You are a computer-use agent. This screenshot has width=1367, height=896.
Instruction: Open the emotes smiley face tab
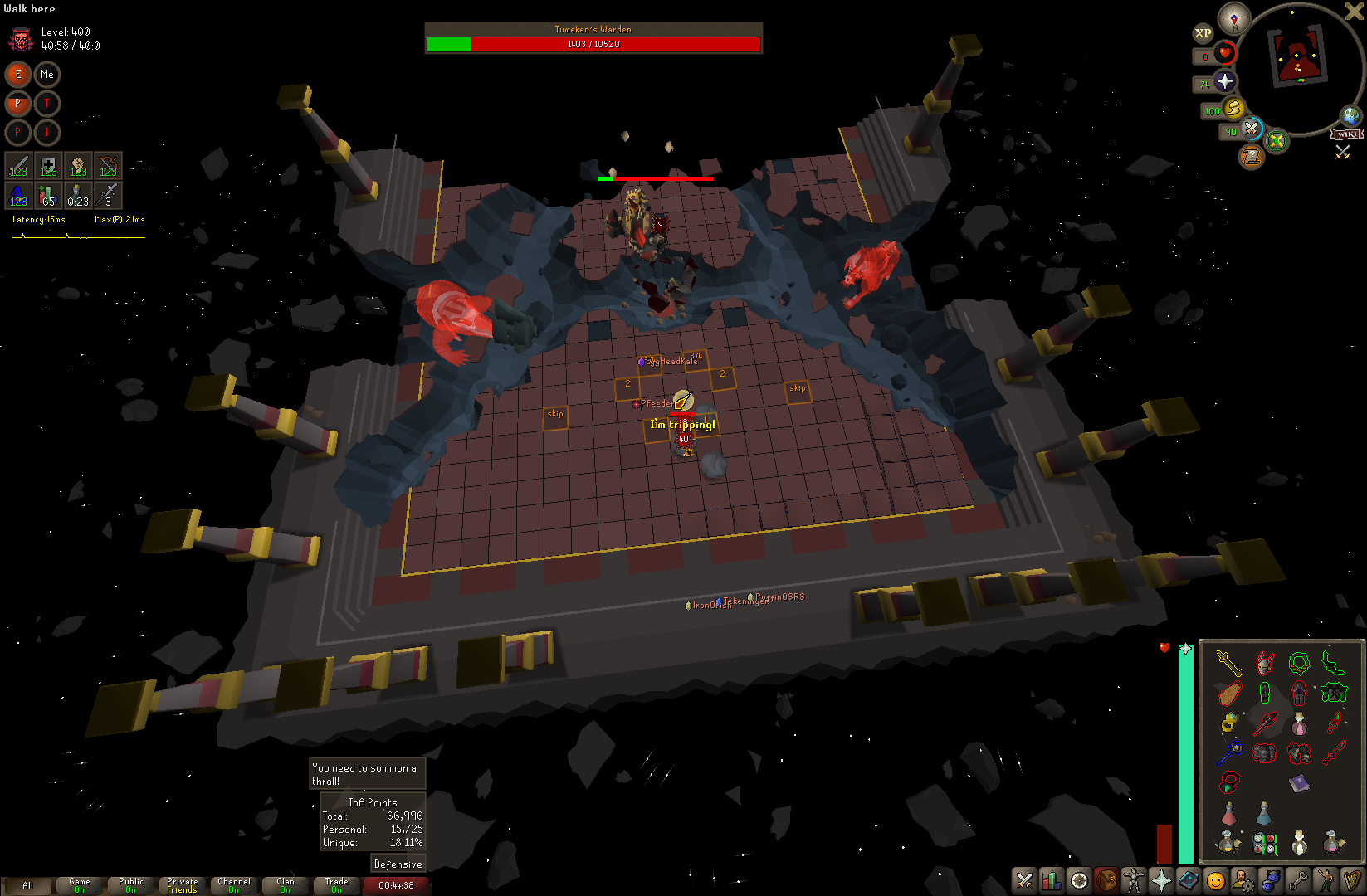[1216, 880]
